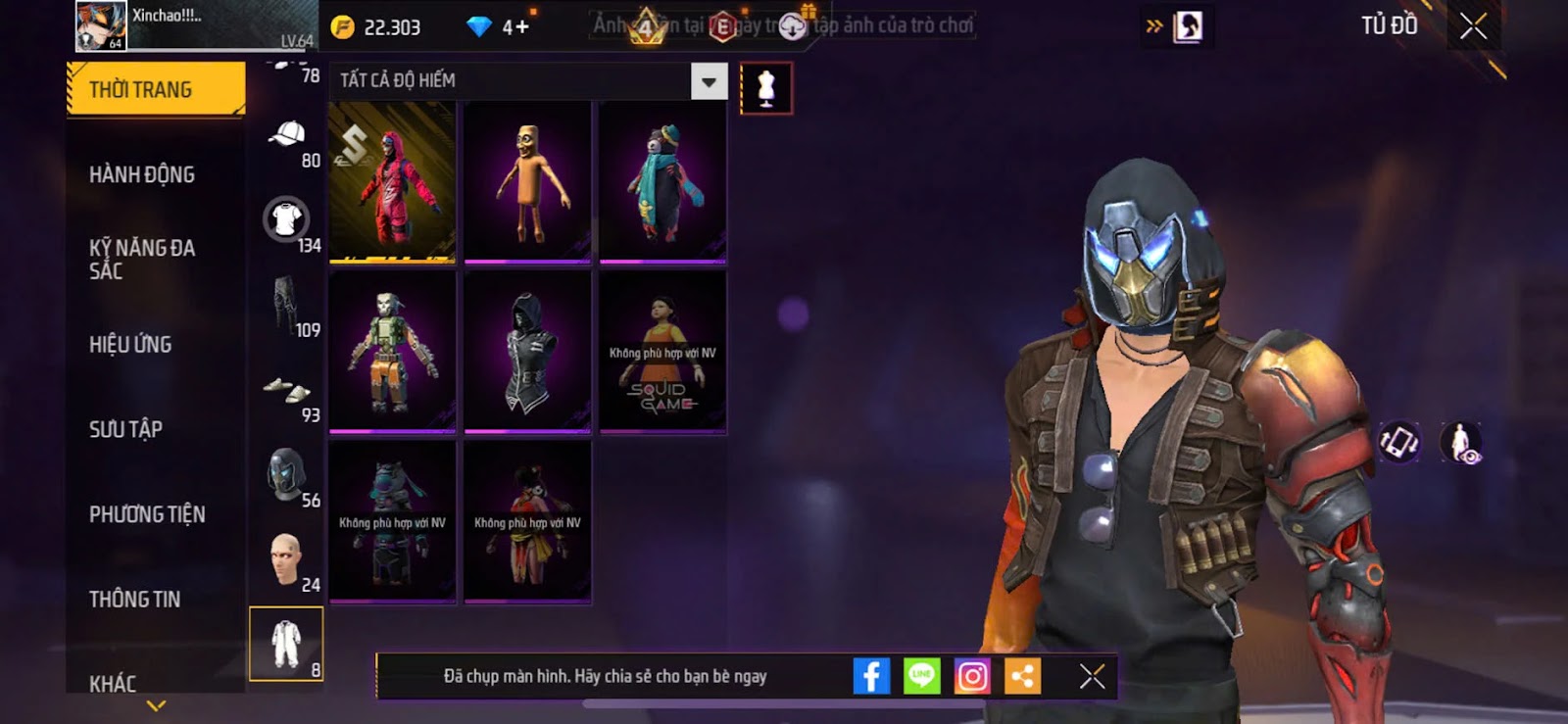Choose the black hooded vest outfit
1568x724 pixels.
click(x=527, y=351)
